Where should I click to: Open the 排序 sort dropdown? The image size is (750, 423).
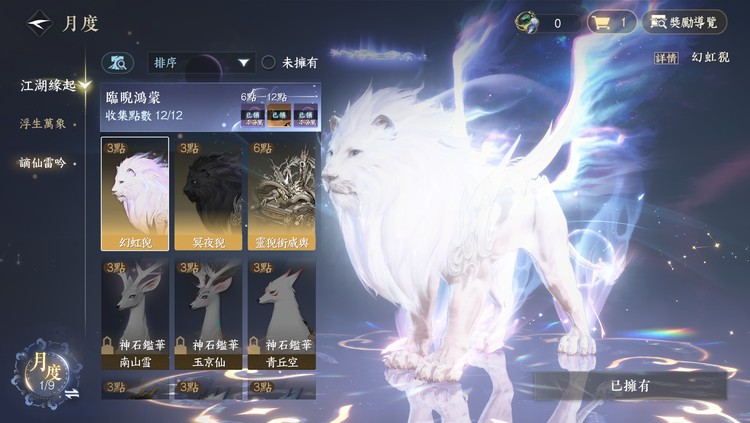tap(201, 63)
